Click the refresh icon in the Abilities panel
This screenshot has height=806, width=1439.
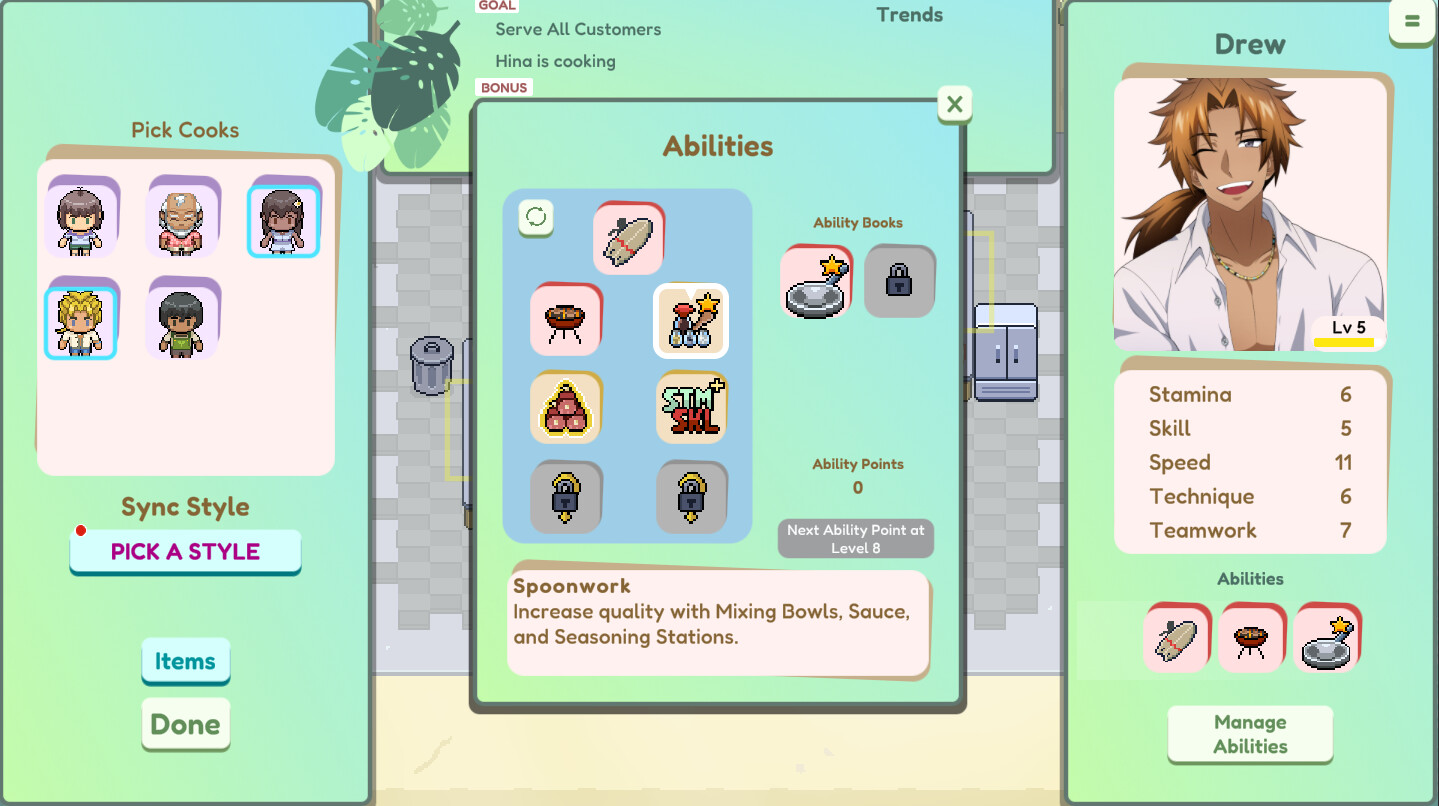[534, 218]
